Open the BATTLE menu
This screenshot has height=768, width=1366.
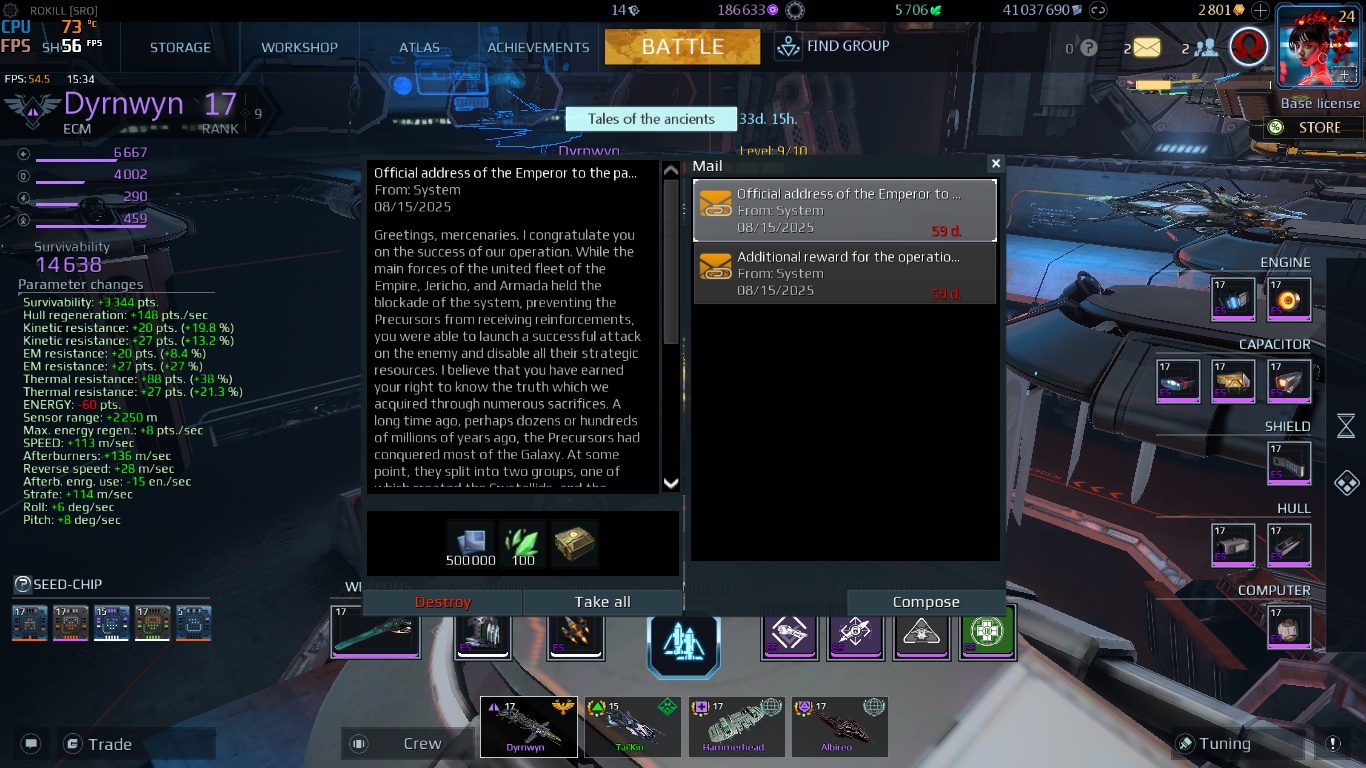[682, 46]
